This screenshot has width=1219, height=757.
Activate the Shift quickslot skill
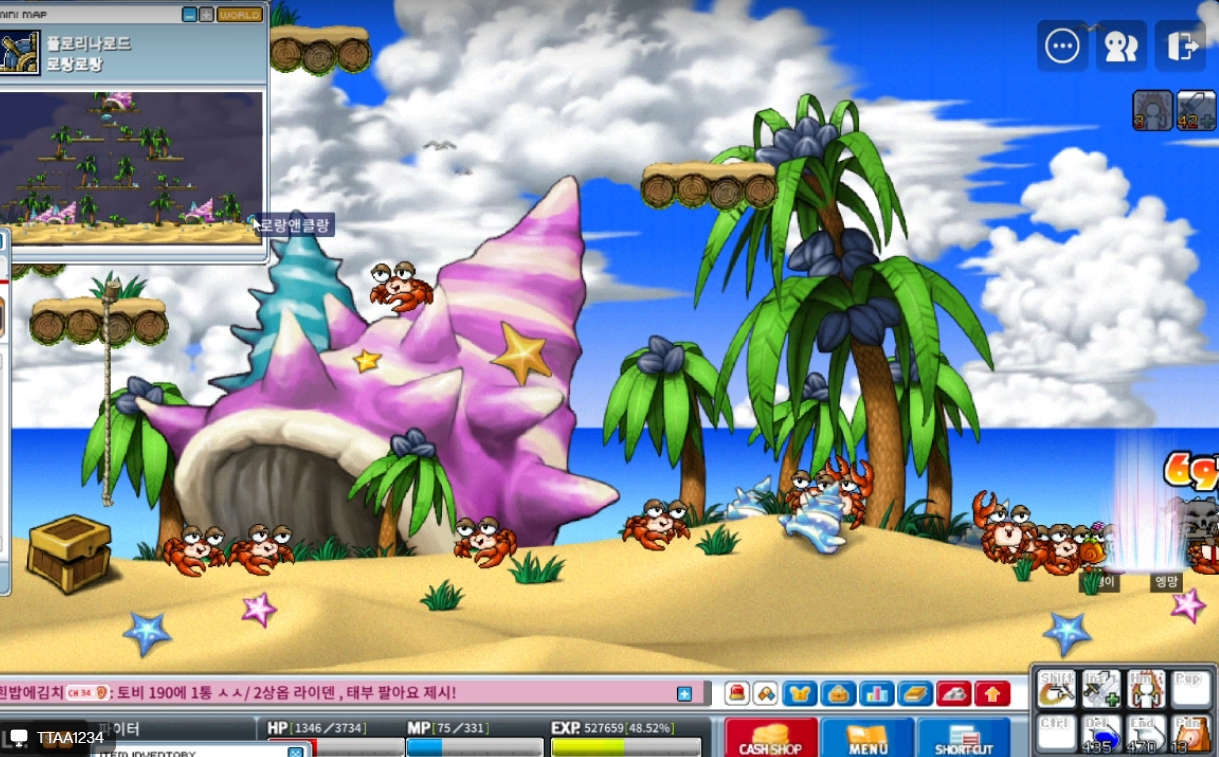click(x=1056, y=689)
